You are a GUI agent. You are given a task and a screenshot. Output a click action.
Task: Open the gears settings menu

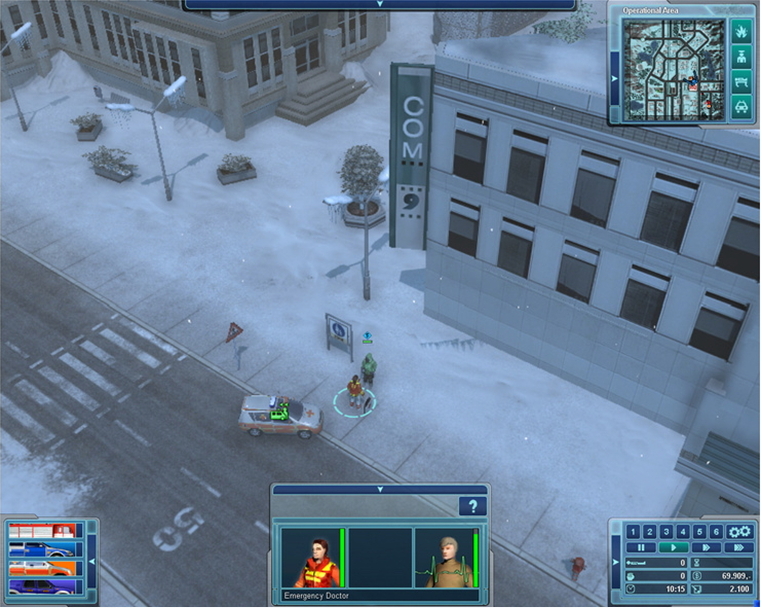[x=740, y=532]
